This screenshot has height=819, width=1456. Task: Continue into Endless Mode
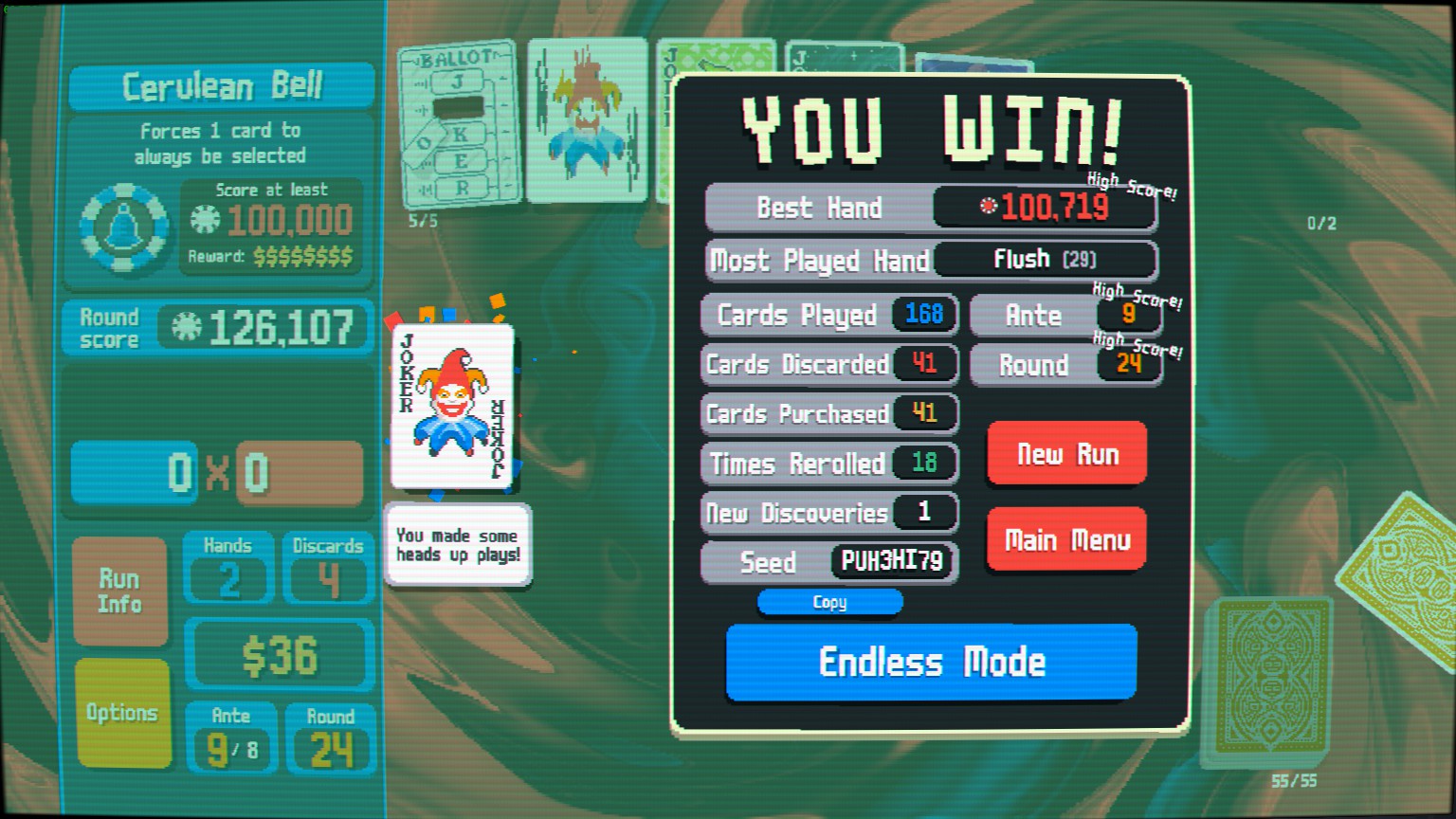(931, 662)
